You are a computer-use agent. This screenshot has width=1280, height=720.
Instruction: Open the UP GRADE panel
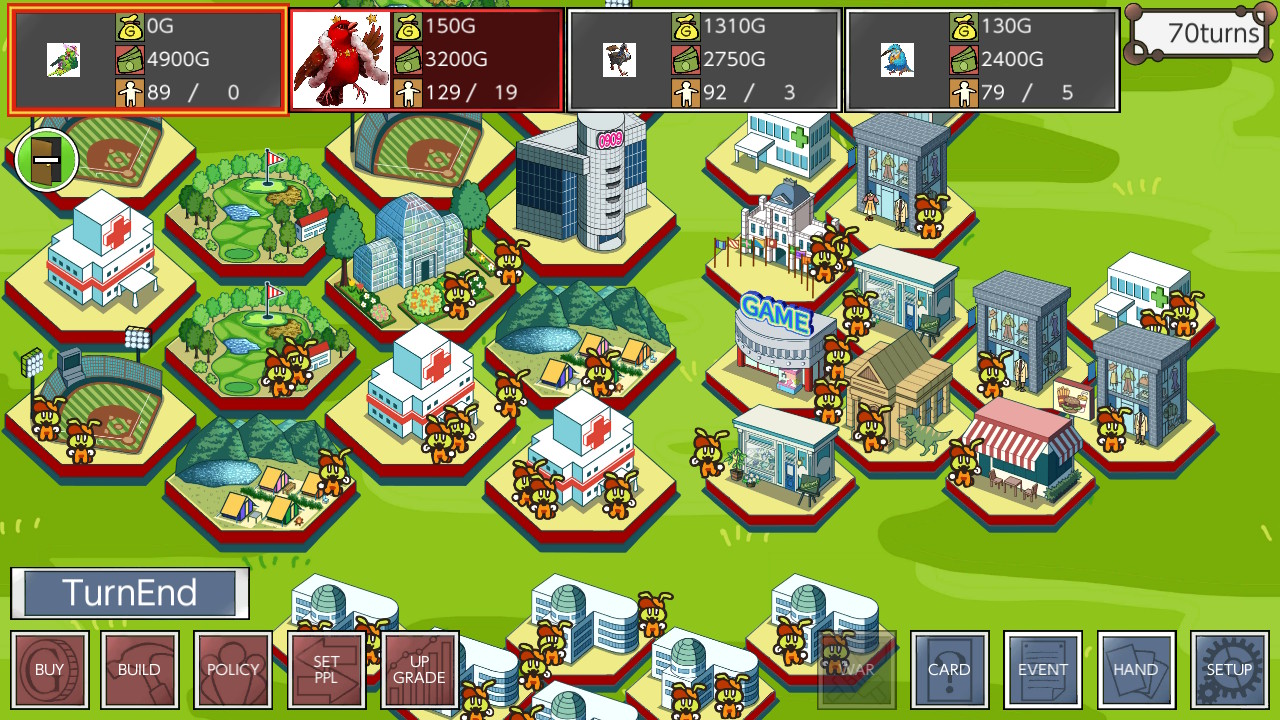(419, 669)
